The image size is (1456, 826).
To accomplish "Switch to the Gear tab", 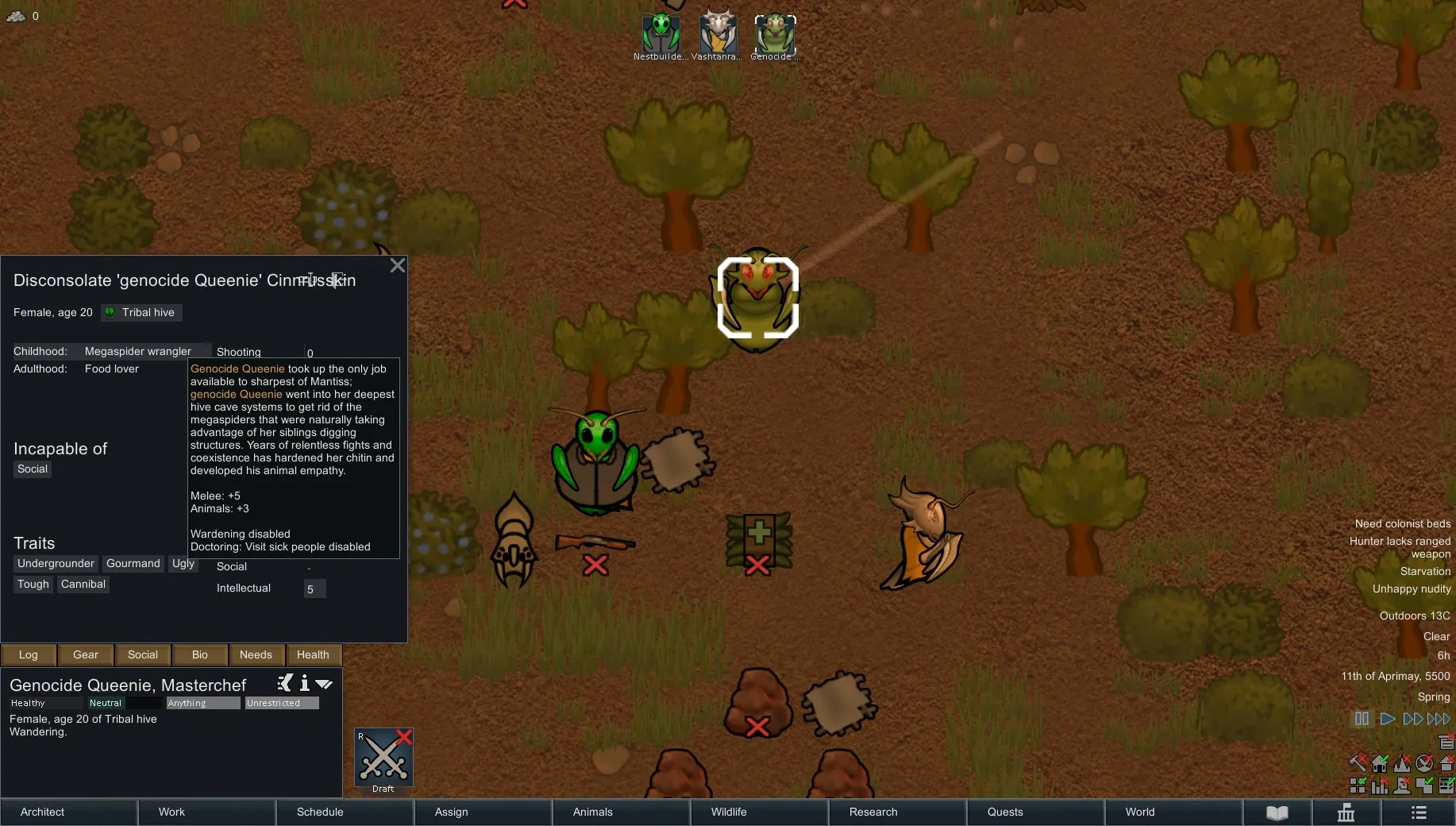I will (86, 654).
